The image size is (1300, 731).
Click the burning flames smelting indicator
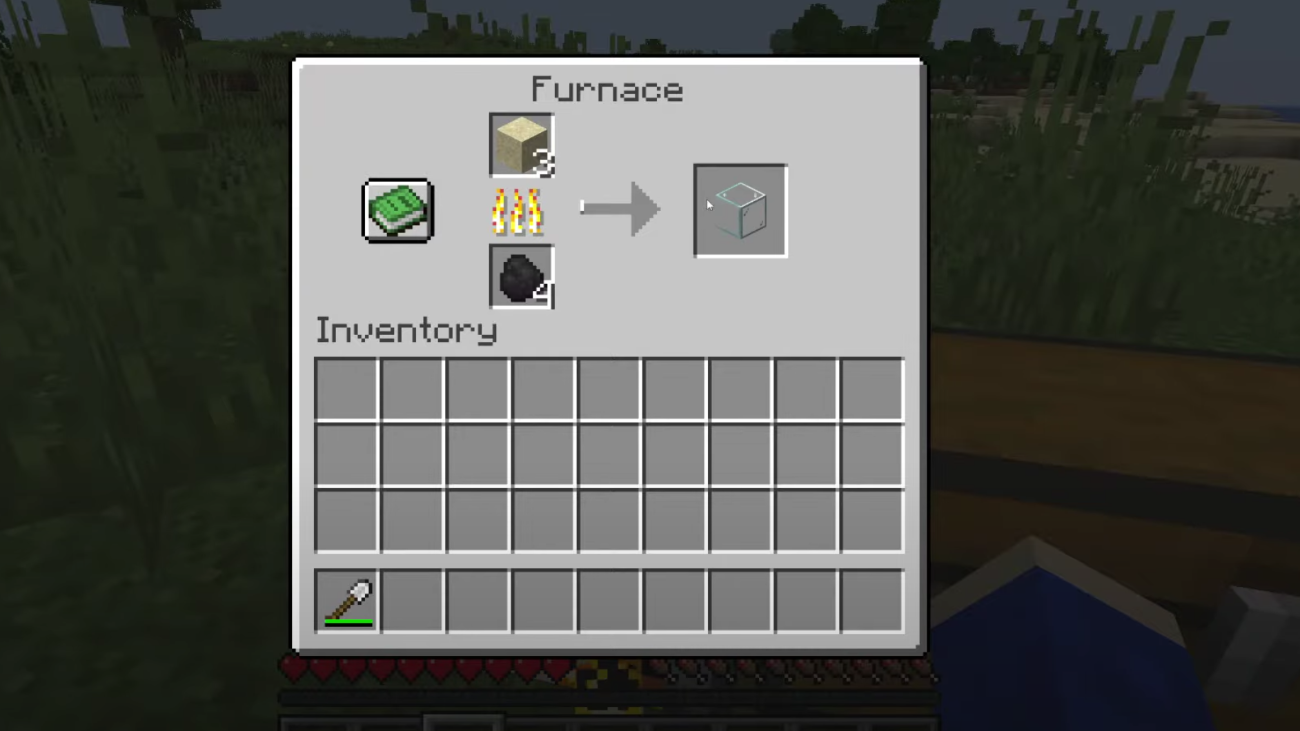[x=518, y=210]
